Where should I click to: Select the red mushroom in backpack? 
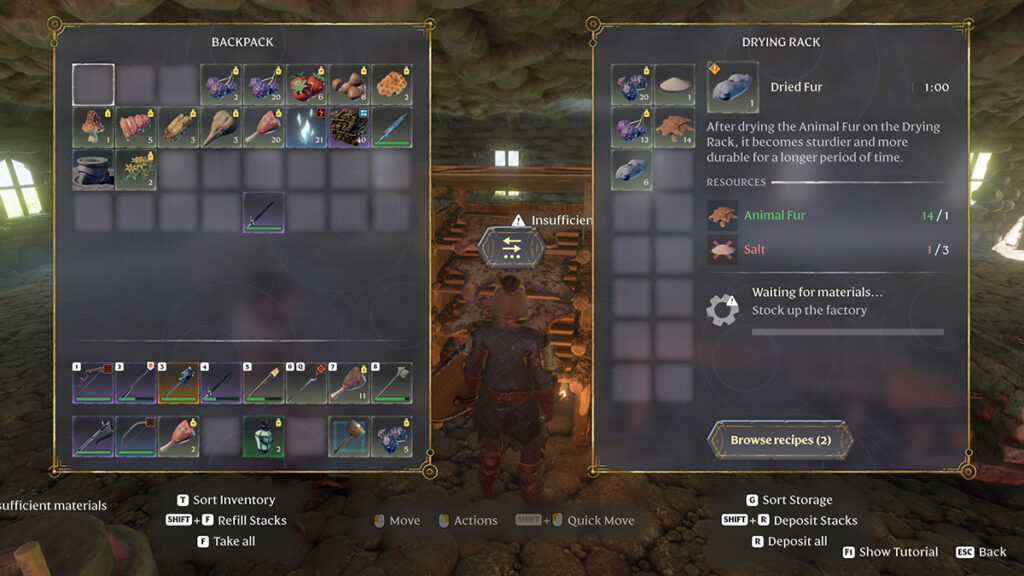click(94, 128)
